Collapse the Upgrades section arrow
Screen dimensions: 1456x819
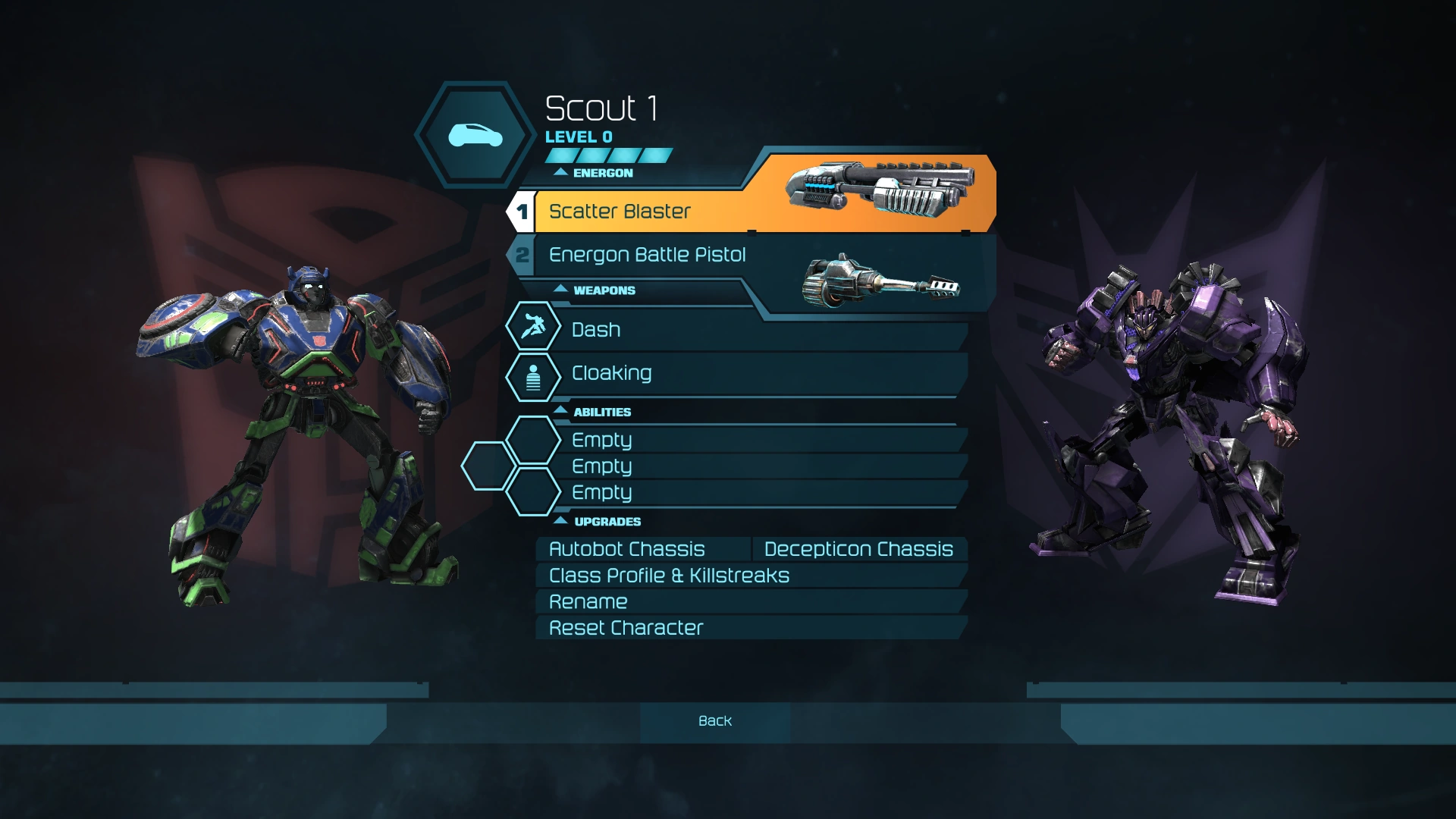(x=561, y=521)
